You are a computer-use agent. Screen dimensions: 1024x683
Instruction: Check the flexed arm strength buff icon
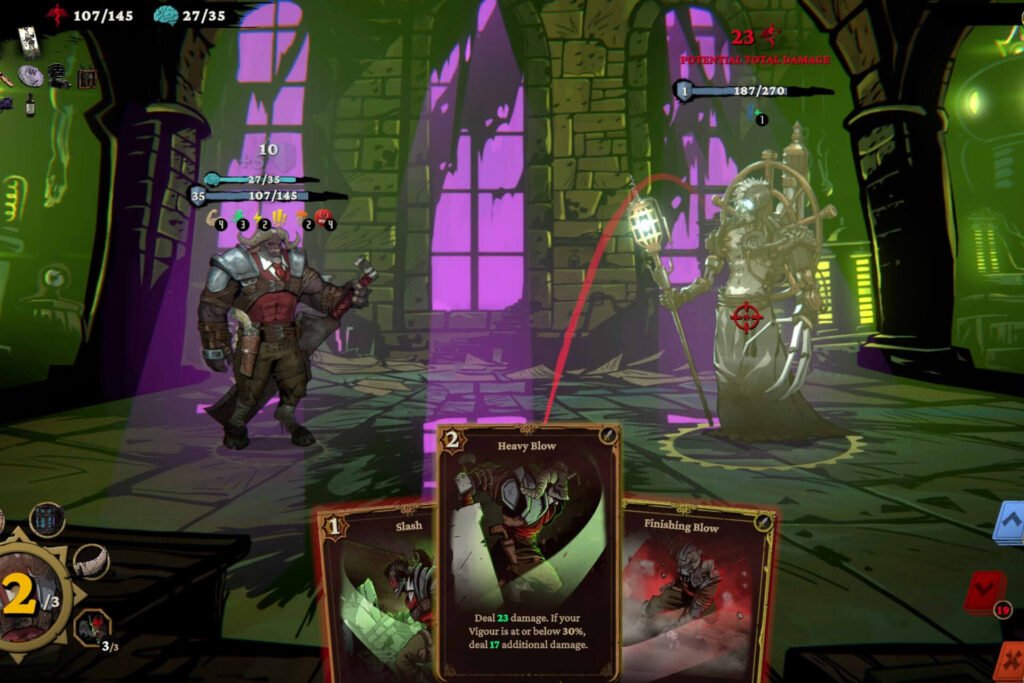tap(213, 217)
